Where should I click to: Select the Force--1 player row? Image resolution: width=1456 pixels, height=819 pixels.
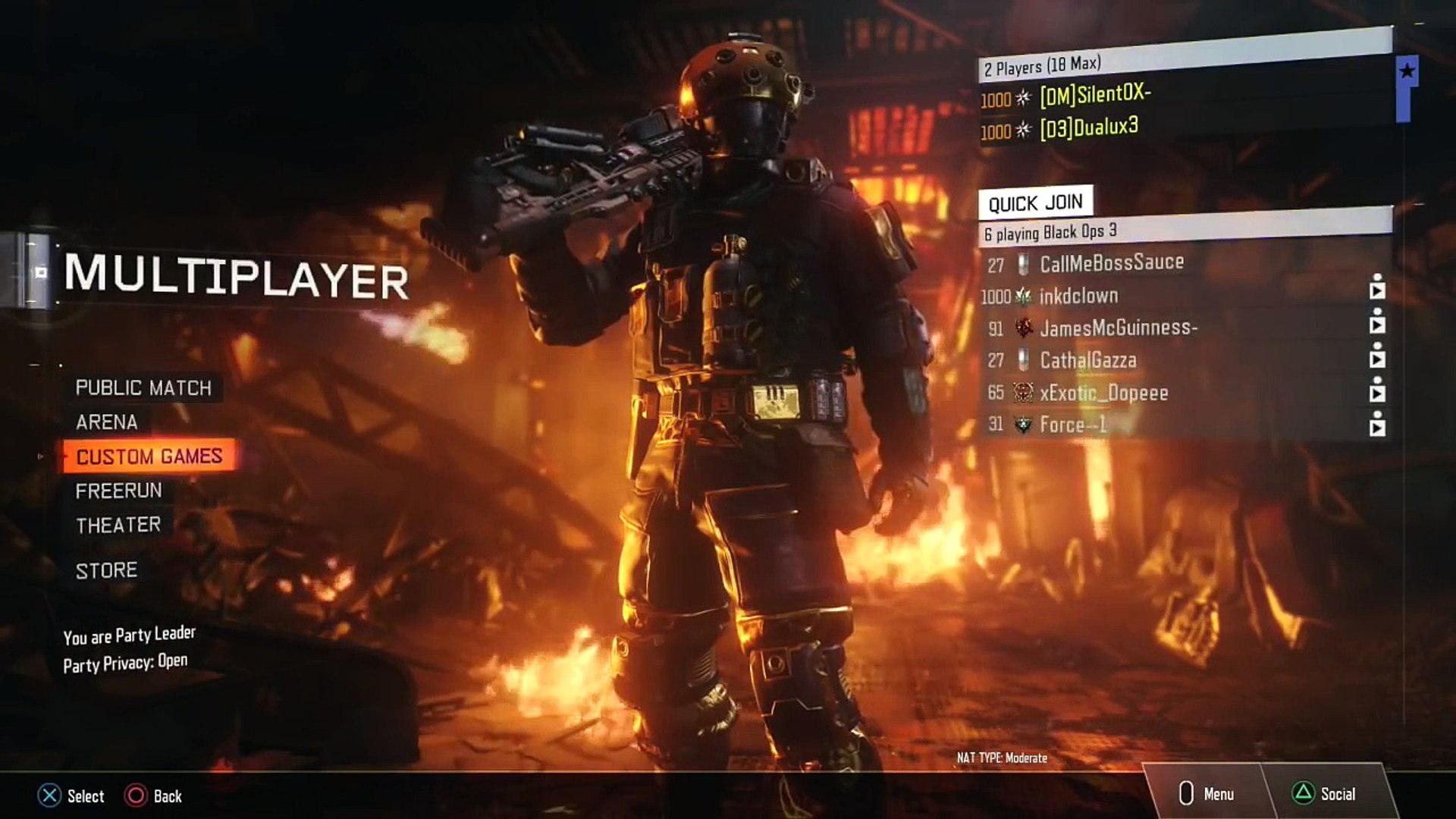pos(1073,425)
